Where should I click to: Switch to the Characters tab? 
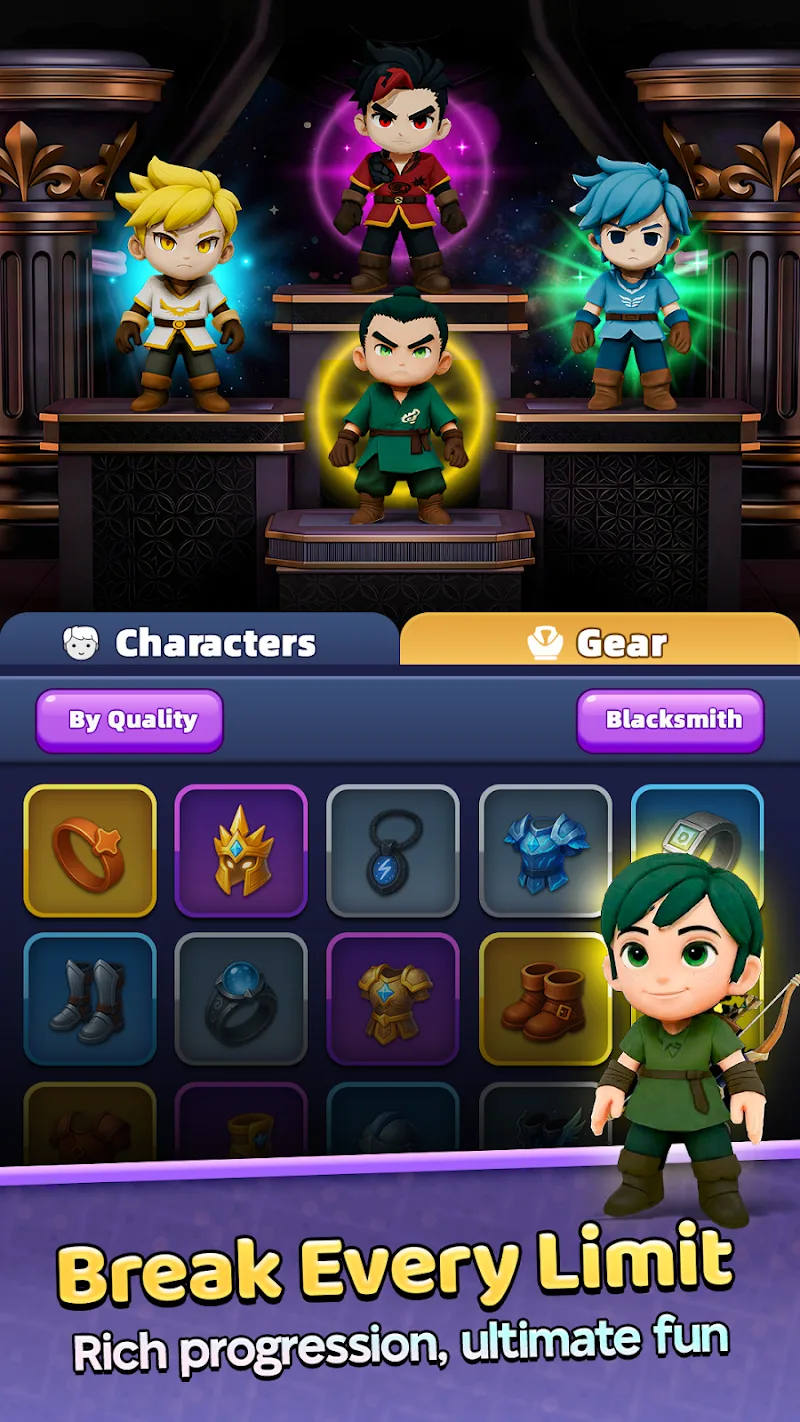[x=198, y=642]
